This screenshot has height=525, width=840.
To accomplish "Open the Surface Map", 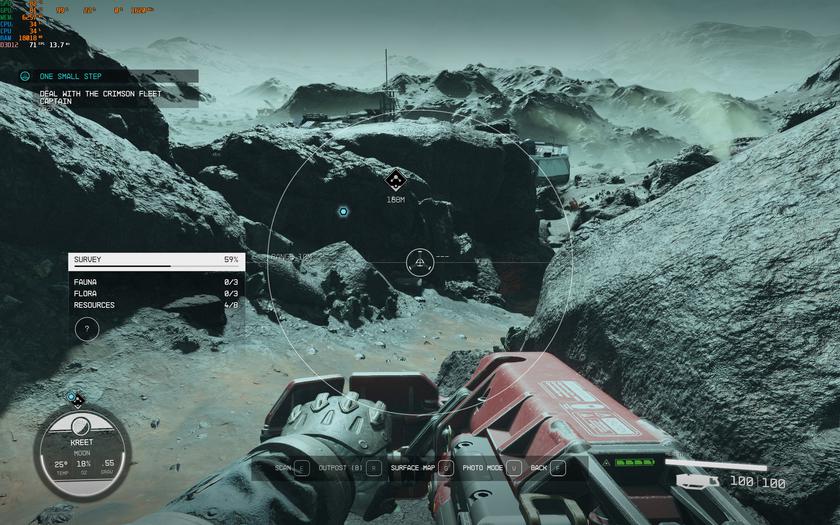I will [x=421, y=467].
